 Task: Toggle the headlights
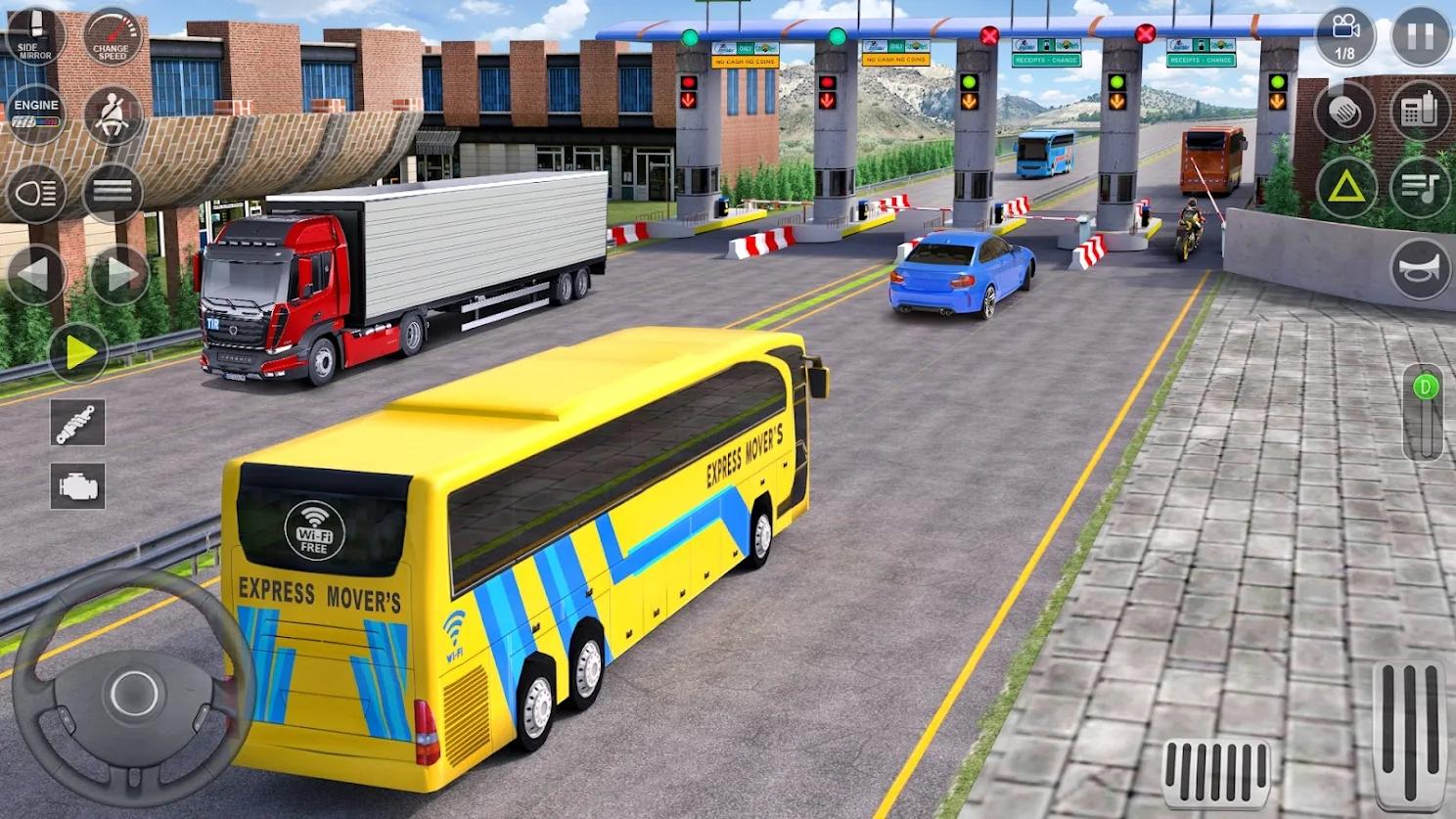tap(37, 194)
